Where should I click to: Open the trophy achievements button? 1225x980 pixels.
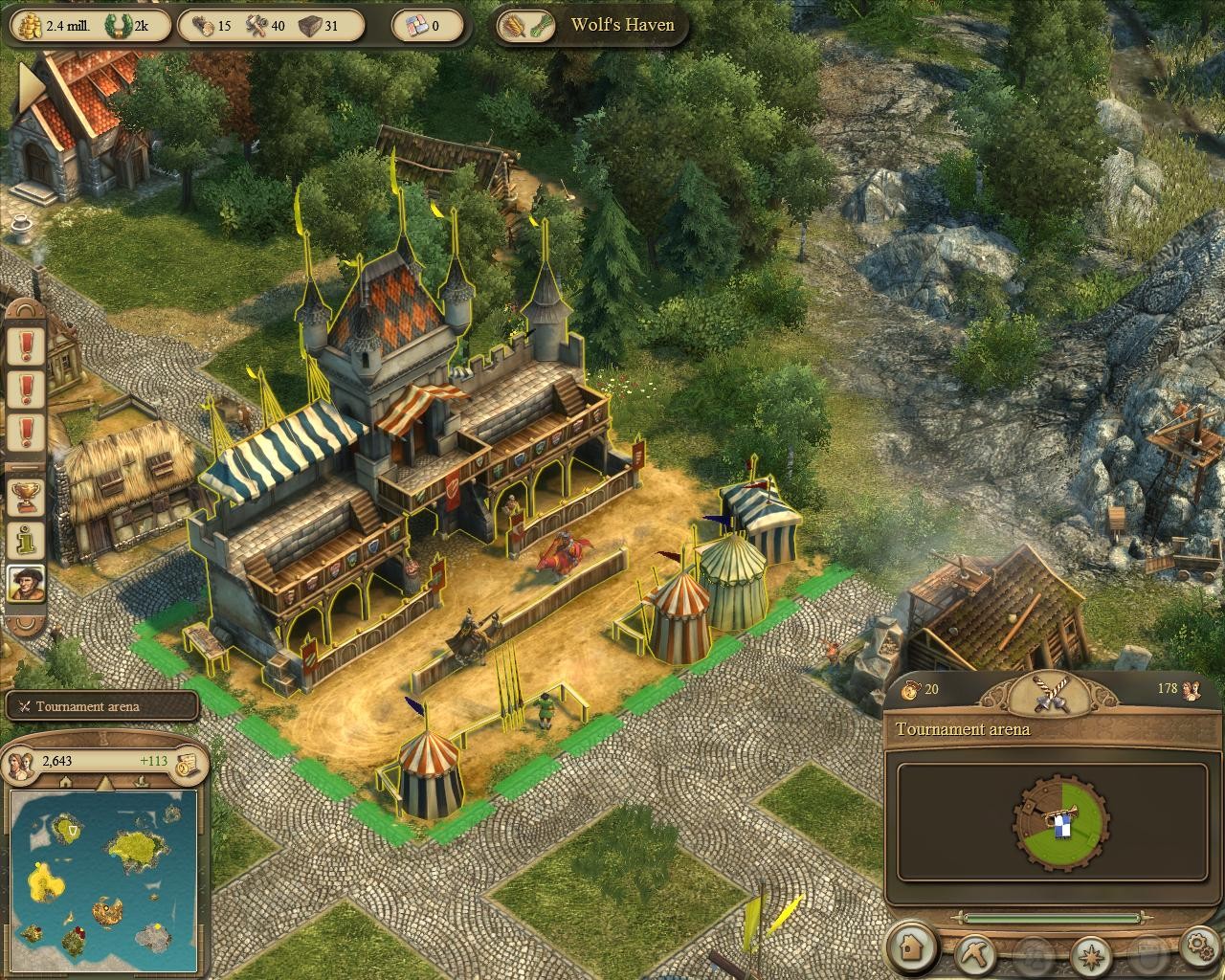coord(26,495)
